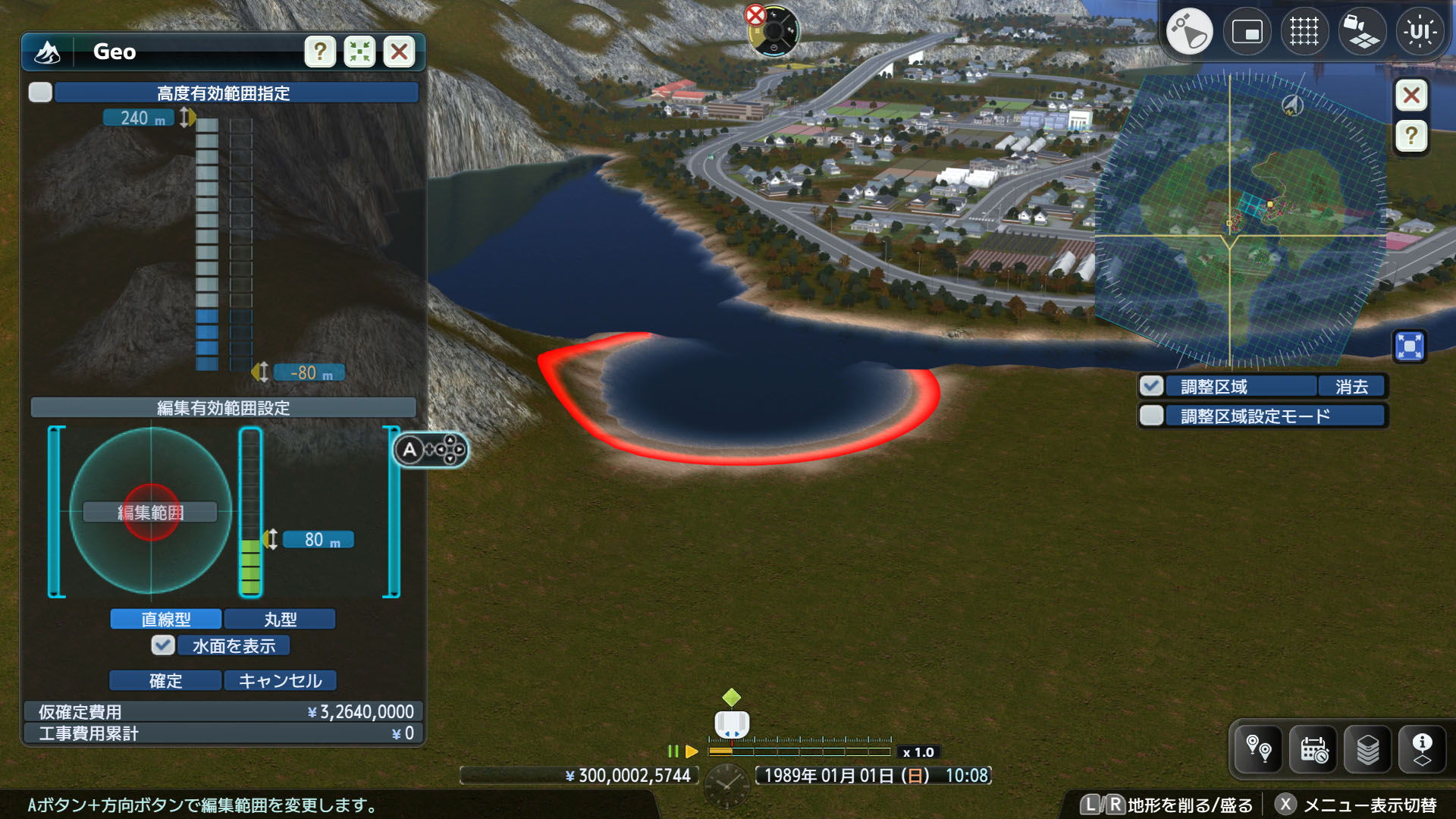1456x819 pixels.
Task: Open minimap help question mark
Action: pos(1411,136)
